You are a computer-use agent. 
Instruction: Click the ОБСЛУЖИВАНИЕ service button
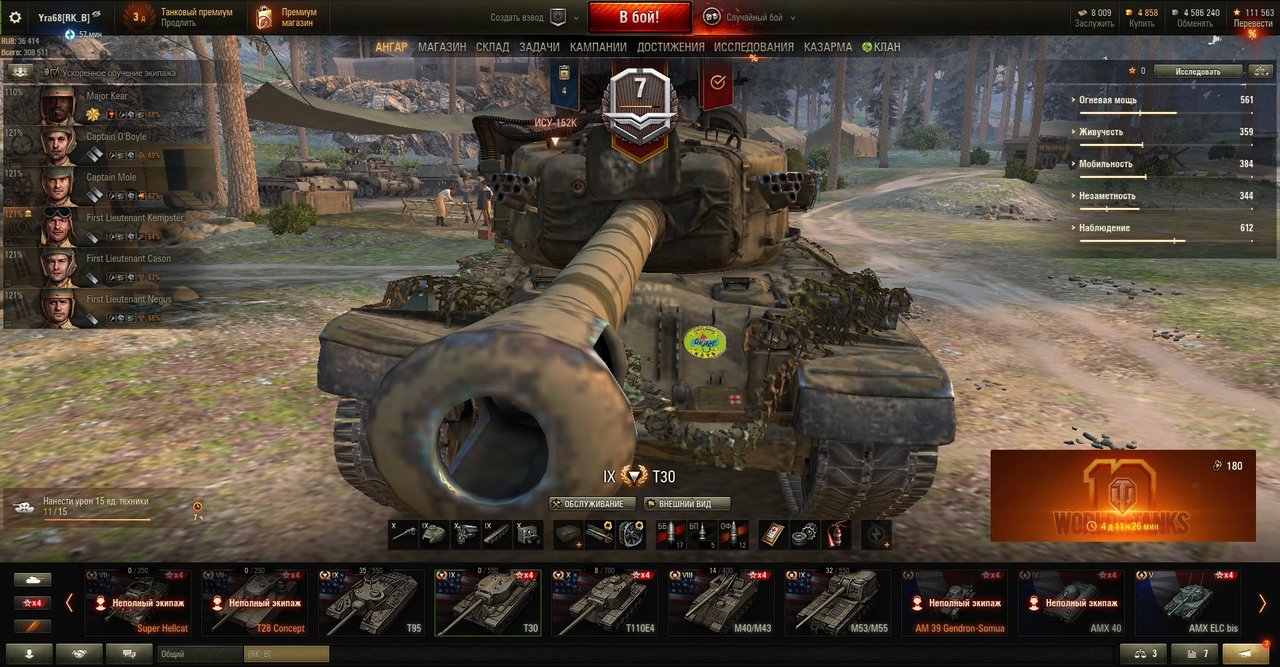[x=593, y=504]
